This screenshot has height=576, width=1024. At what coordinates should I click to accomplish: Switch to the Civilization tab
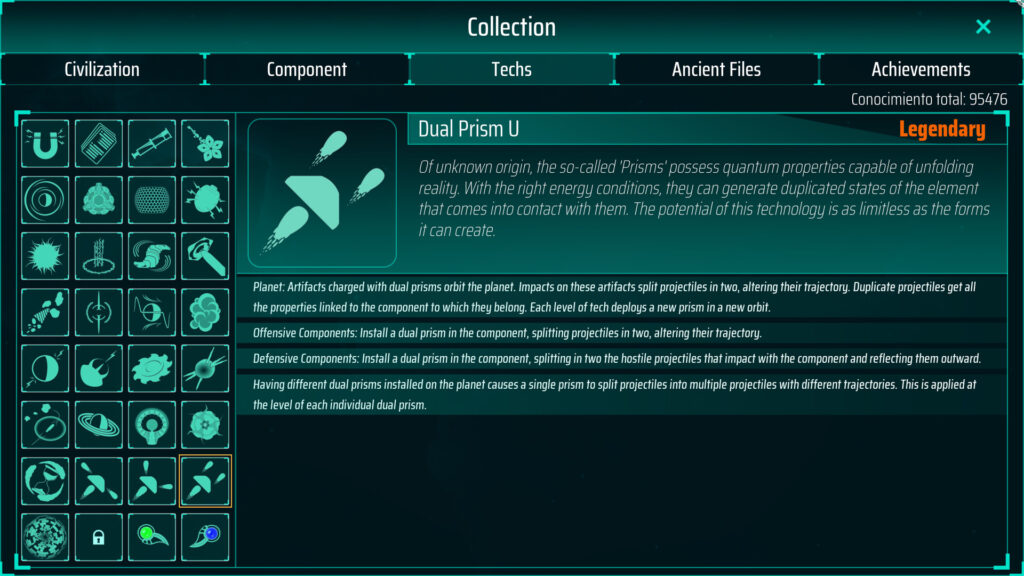(x=102, y=69)
